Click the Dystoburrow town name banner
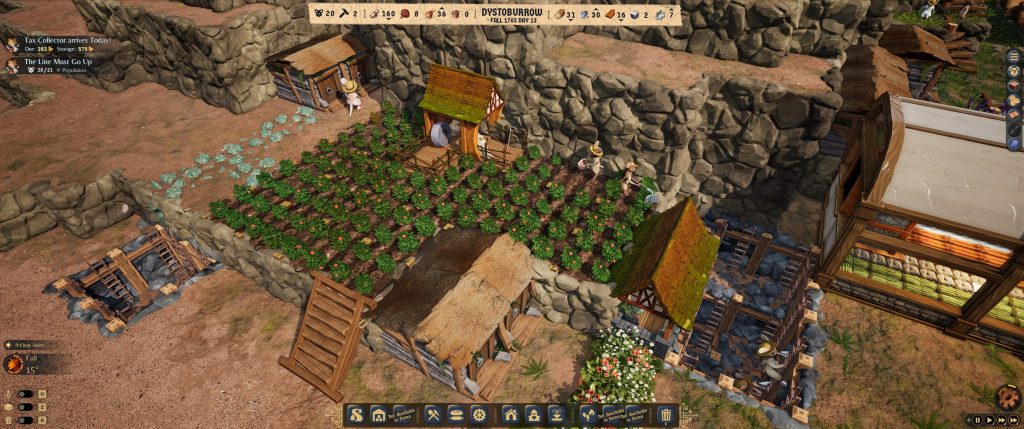The height and width of the screenshot is (429, 1024). pyautogui.click(x=510, y=14)
